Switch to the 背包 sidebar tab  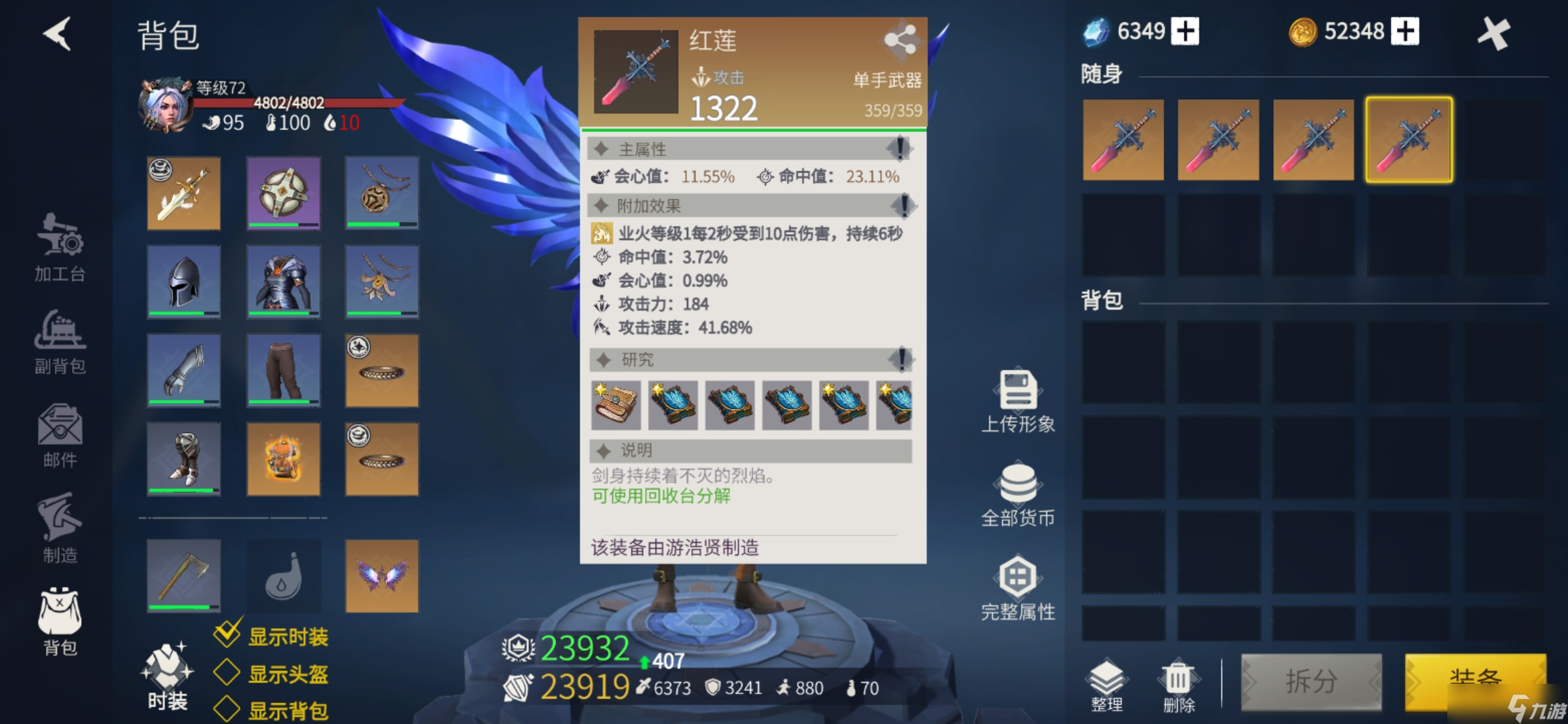click(59, 622)
